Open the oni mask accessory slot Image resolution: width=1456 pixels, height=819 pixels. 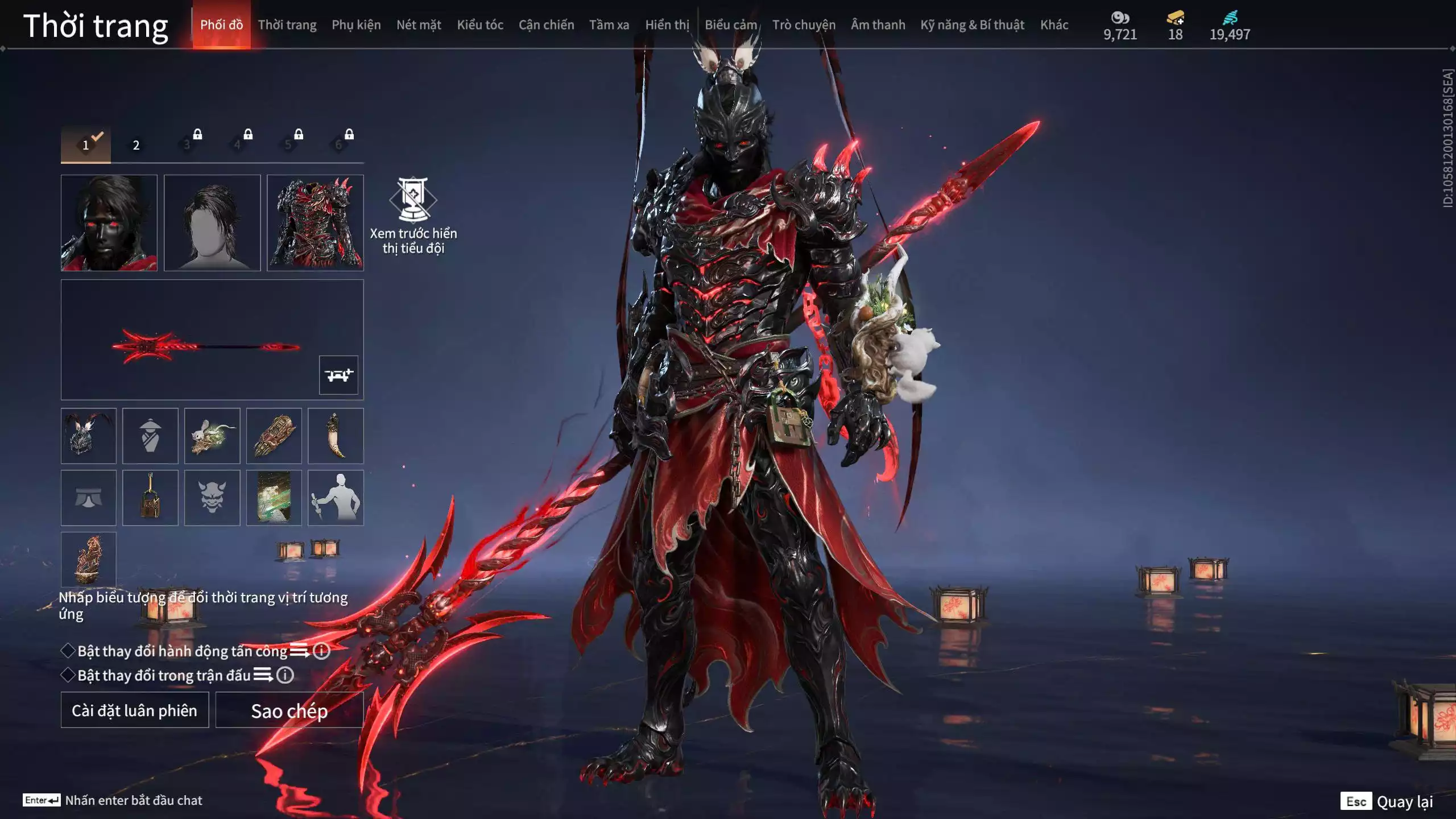[212, 498]
